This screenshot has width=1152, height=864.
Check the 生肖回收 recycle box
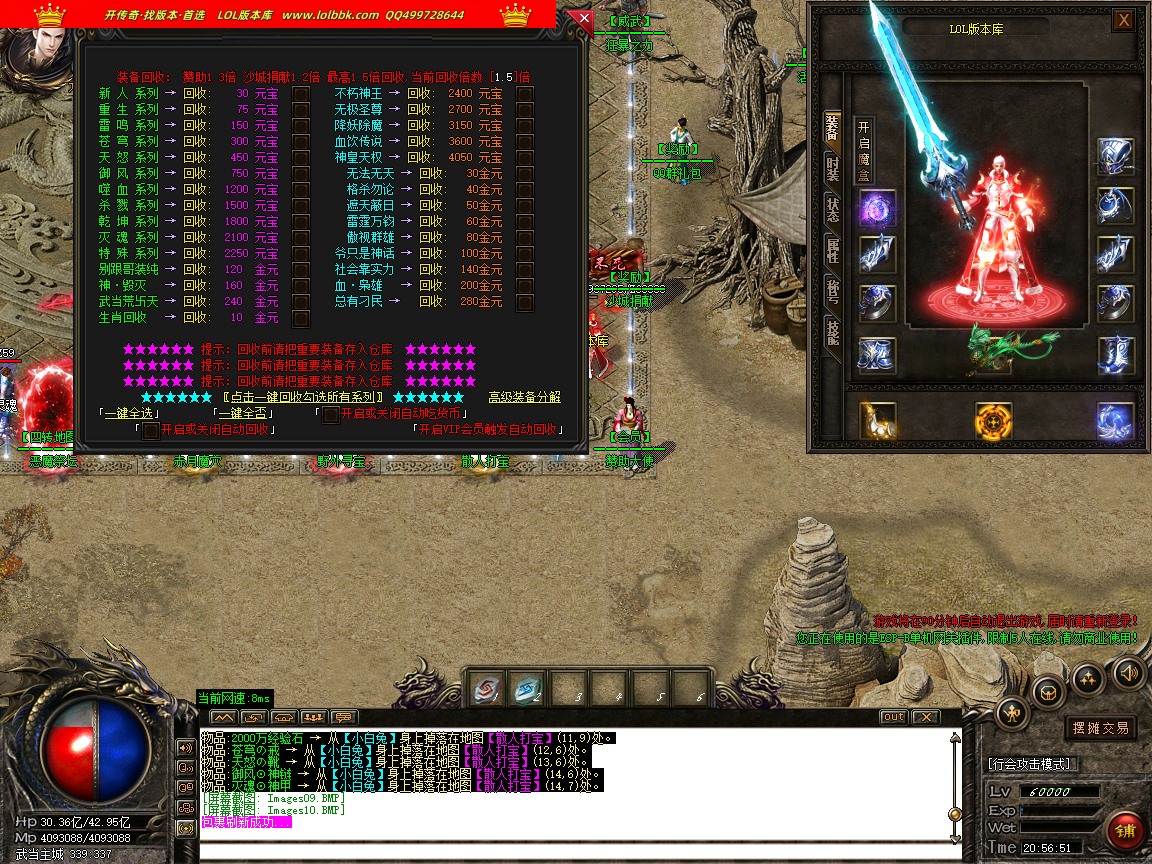pos(300,318)
